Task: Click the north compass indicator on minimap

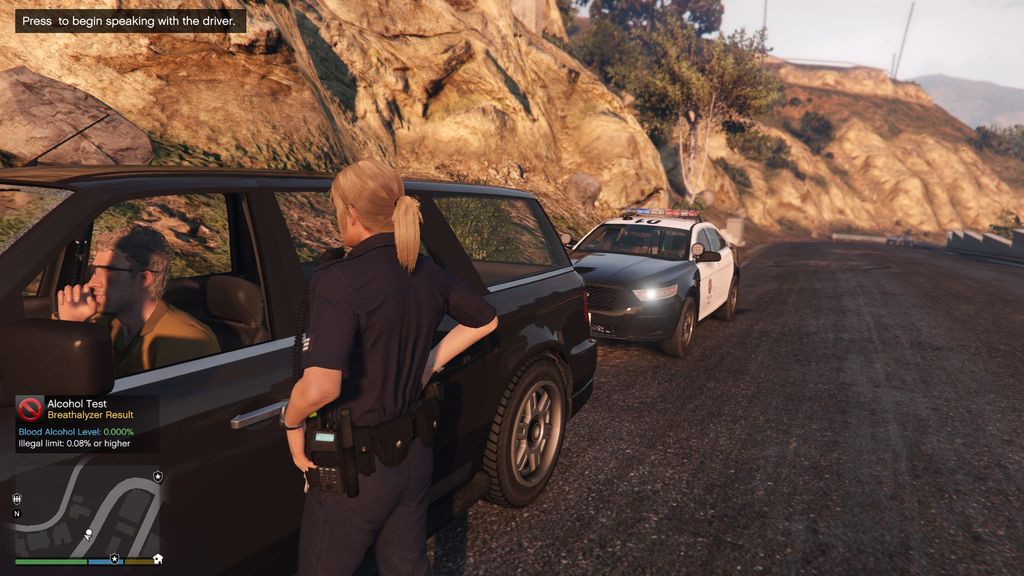Action: [x=17, y=514]
